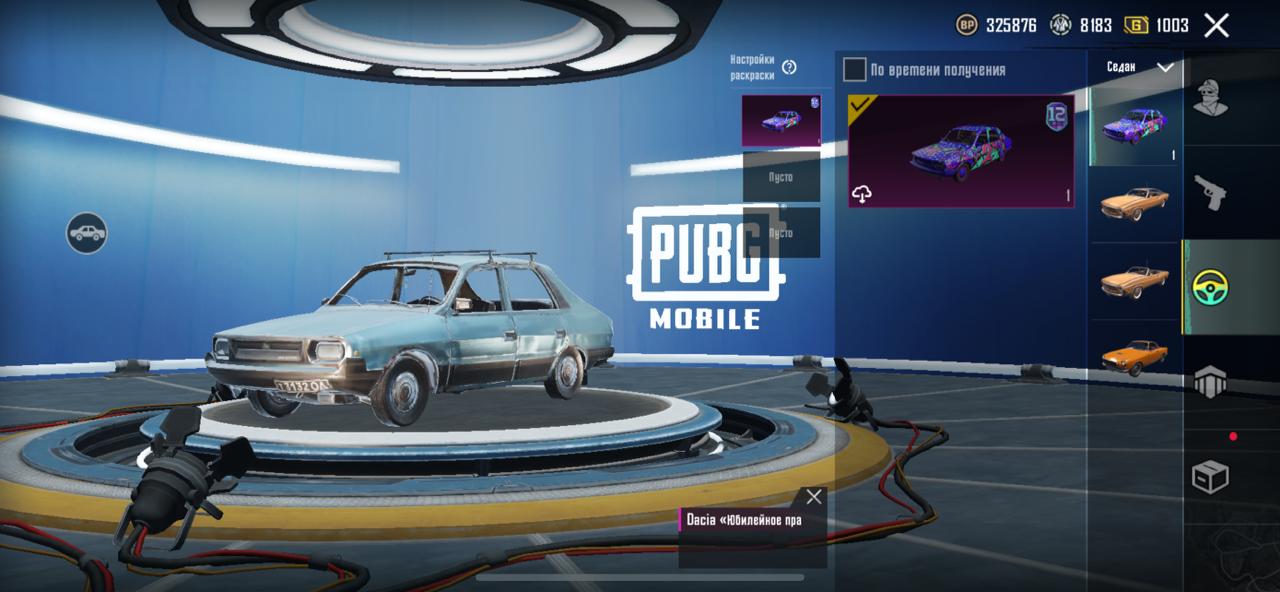Select the large purple Dacia skin card
1280x592 pixels.
tap(961, 151)
